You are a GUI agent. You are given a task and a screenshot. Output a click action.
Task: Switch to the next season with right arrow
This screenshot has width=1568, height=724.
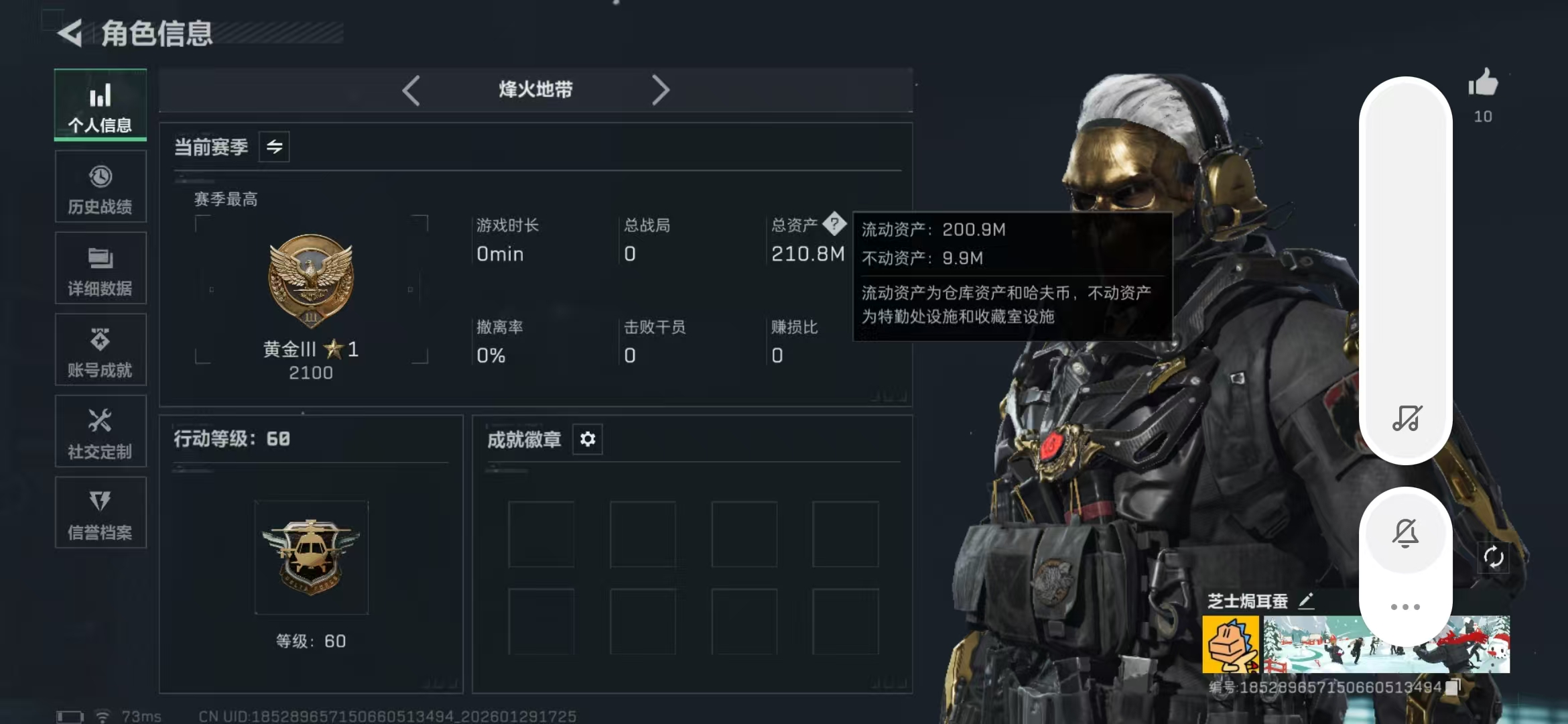(662, 89)
